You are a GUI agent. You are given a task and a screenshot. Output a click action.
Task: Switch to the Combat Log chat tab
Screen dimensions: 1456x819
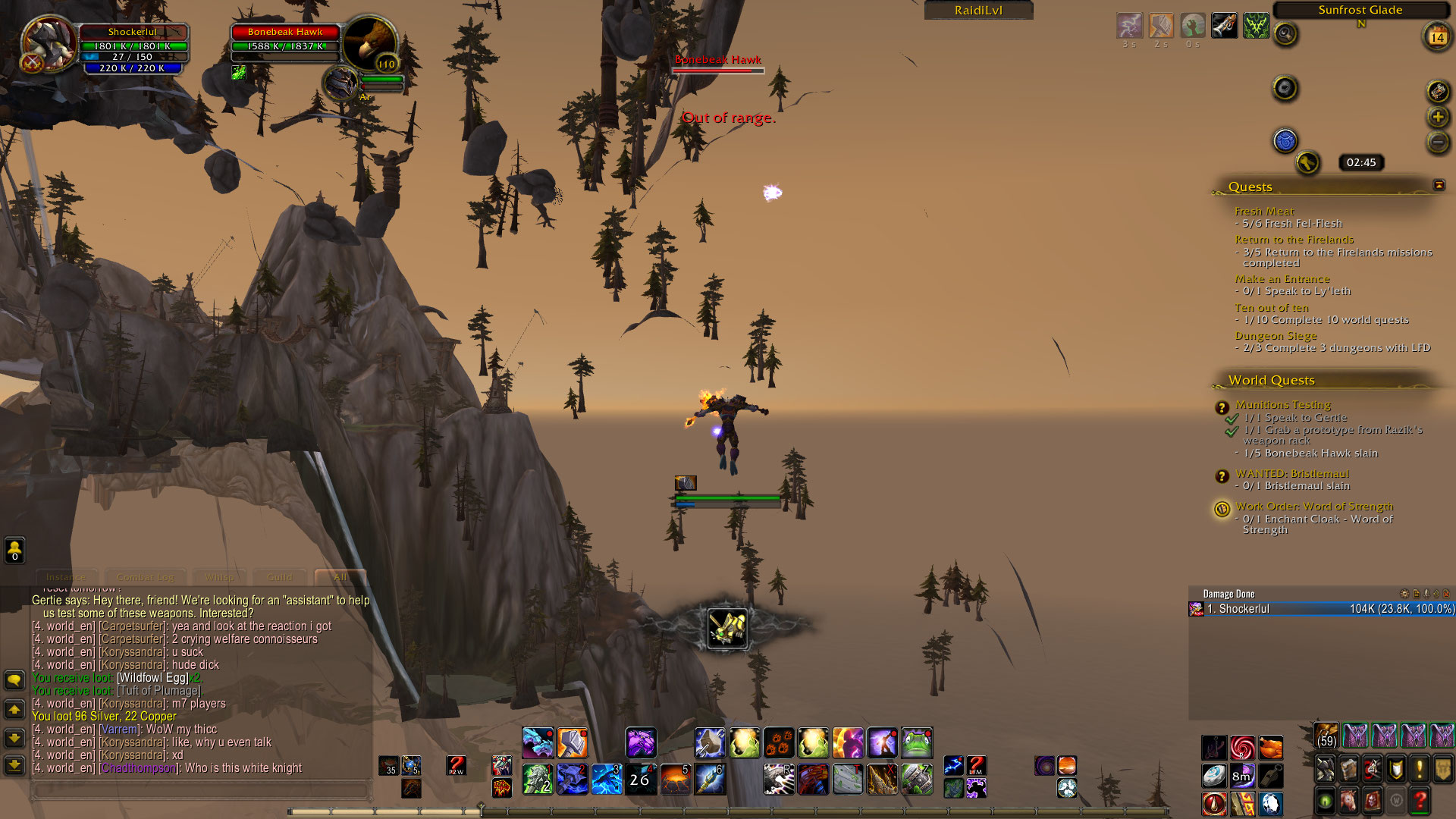pos(145,577)
